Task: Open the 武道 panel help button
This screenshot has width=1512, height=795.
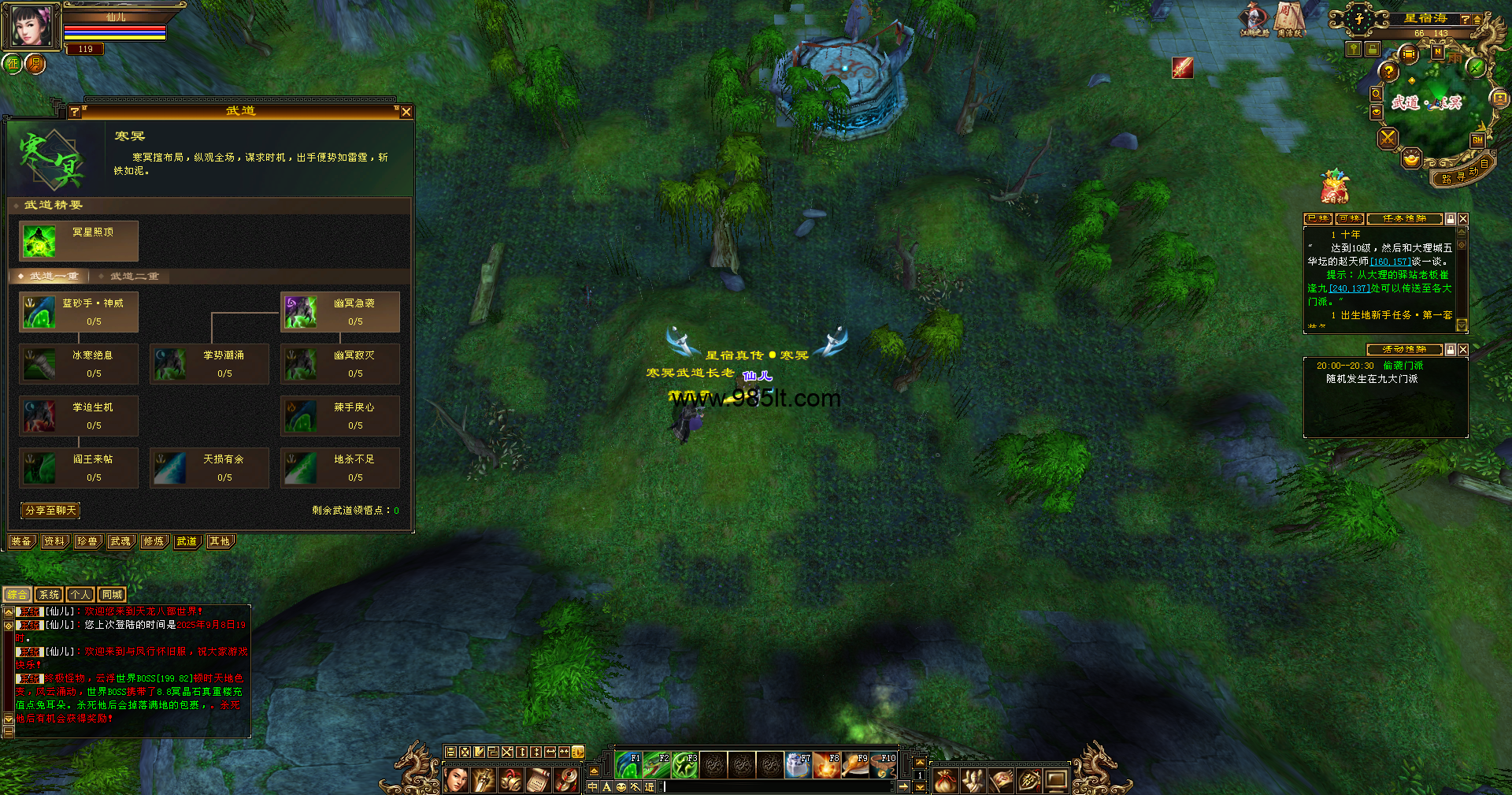Action: tap(75, 112)
